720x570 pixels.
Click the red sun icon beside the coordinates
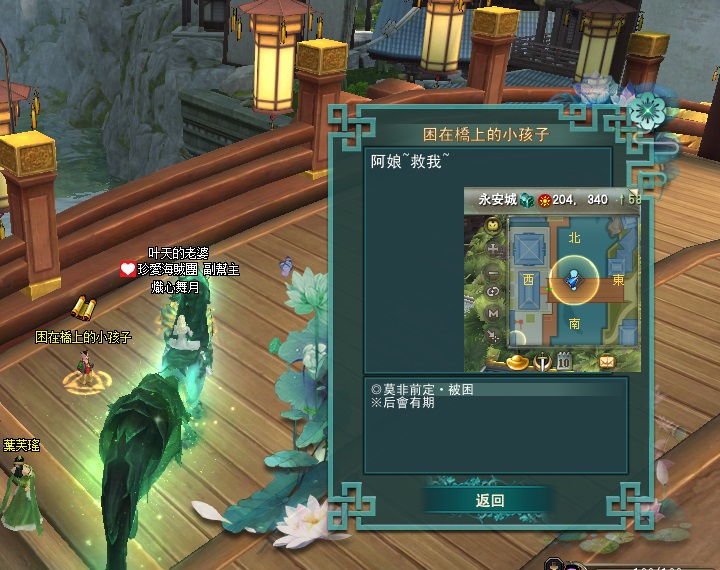coord(545,200)
